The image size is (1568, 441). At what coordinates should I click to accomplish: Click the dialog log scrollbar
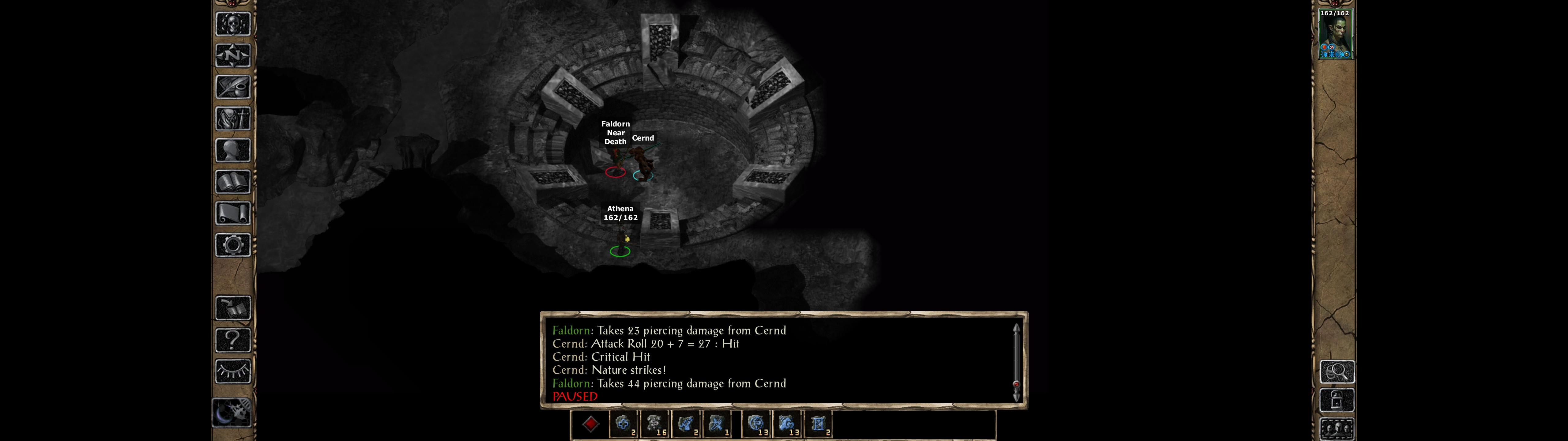pyautogui.click(x=1016, y=362)
